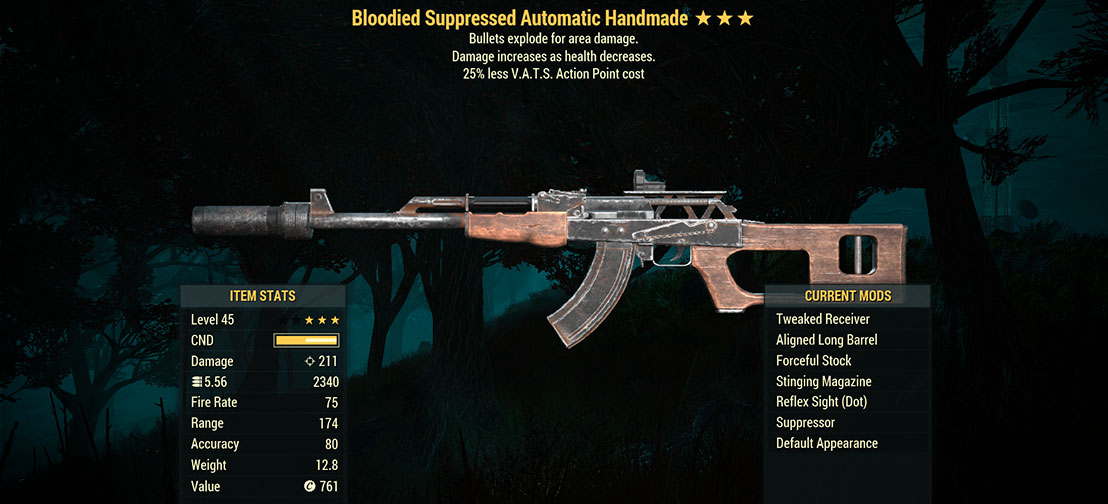Viewport: 1108px width, 504px height.
Task: Select the Suppressor mod entry
Action: coord(806,423)
